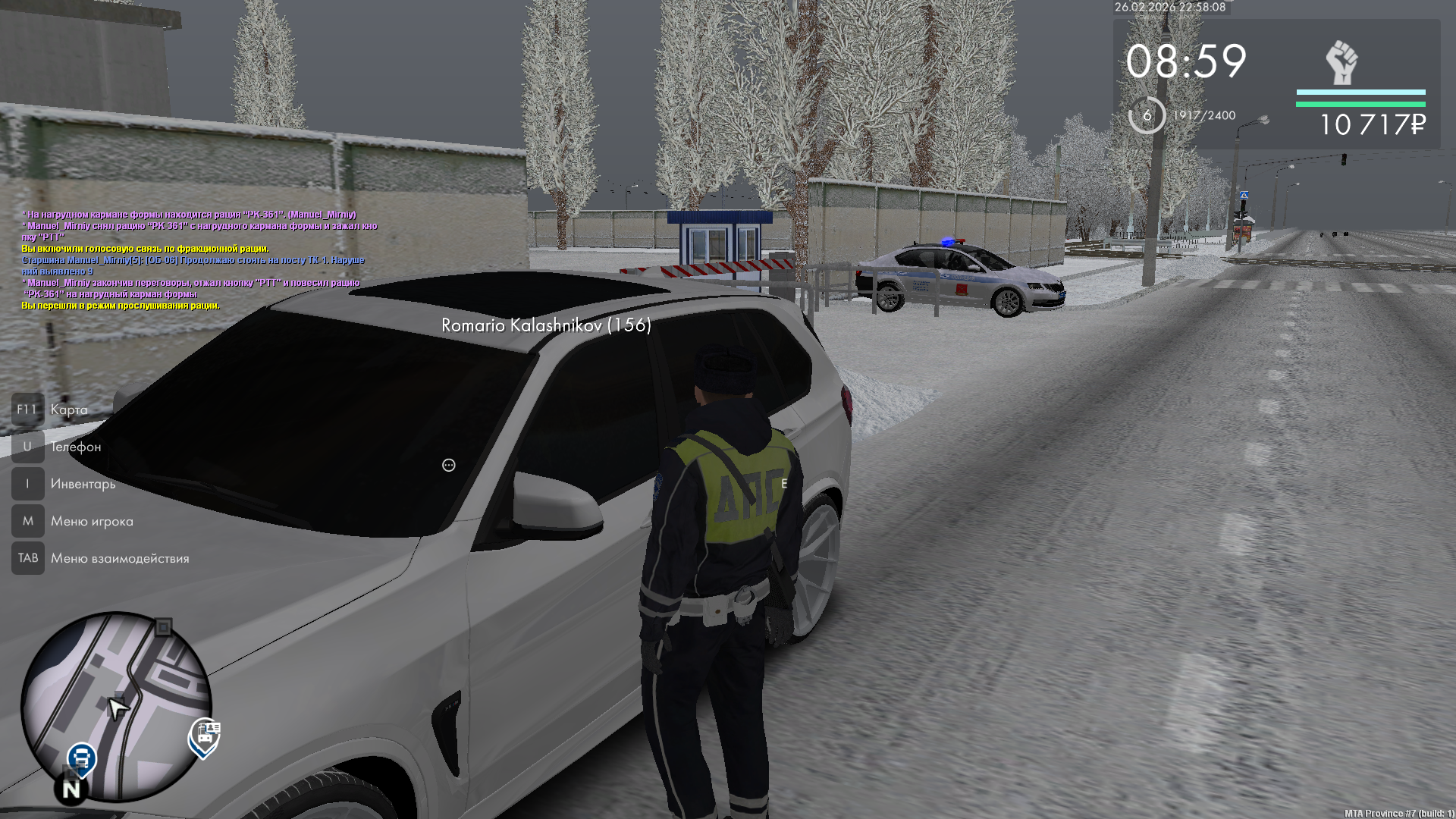
Task: Activate the three-dot interaction circle on the car
Action: [449, 465]
